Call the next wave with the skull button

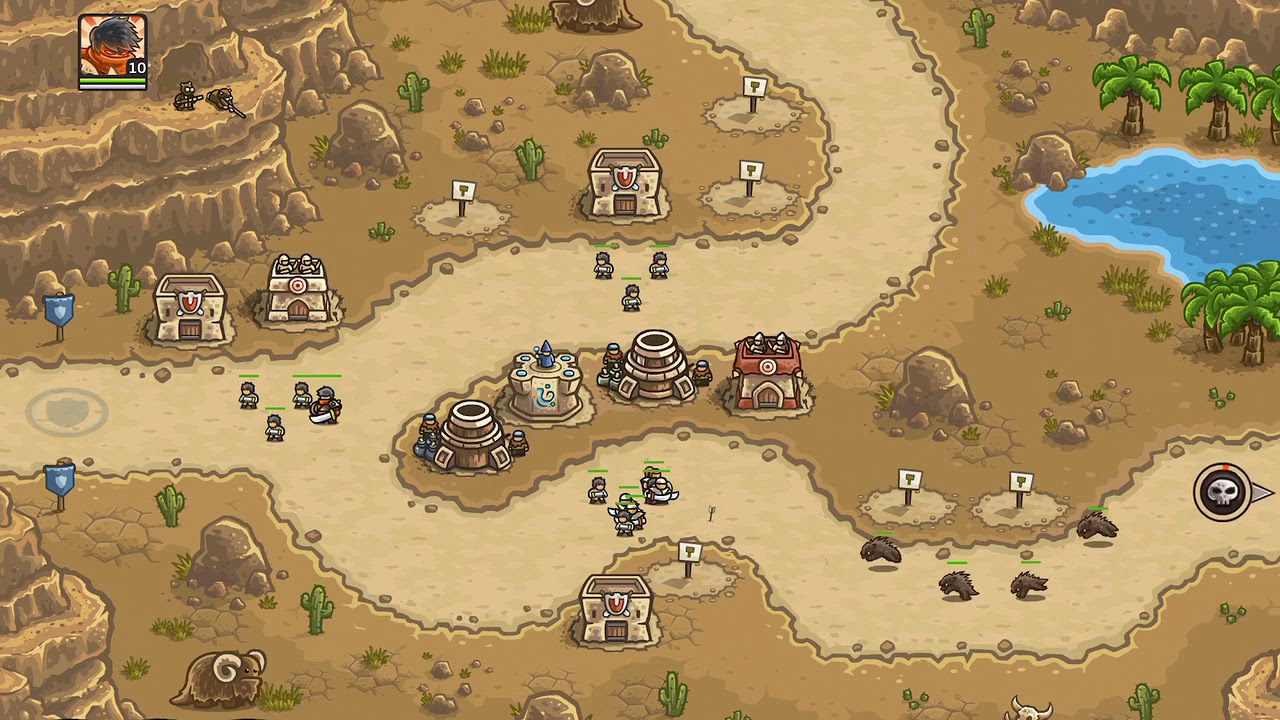1224,492
